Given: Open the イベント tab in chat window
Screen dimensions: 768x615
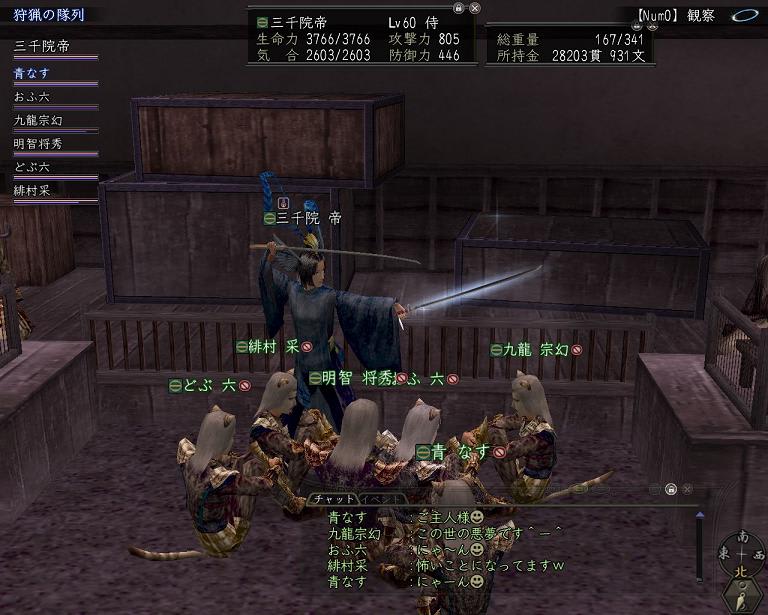Looking at the screenshot, I should [x=381, y=498].
